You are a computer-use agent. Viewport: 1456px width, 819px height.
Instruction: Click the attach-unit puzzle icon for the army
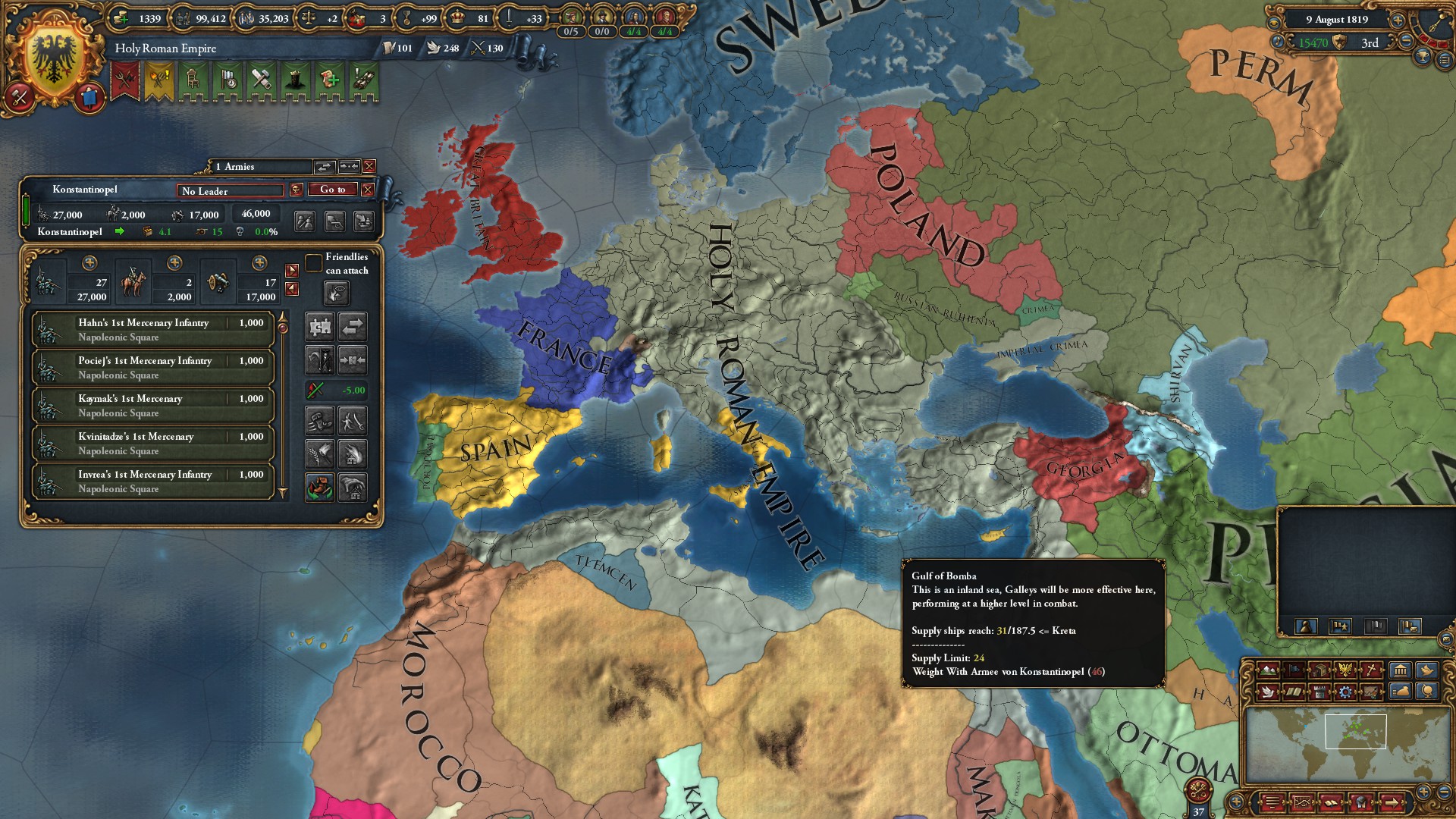click(x=321, y=326)
